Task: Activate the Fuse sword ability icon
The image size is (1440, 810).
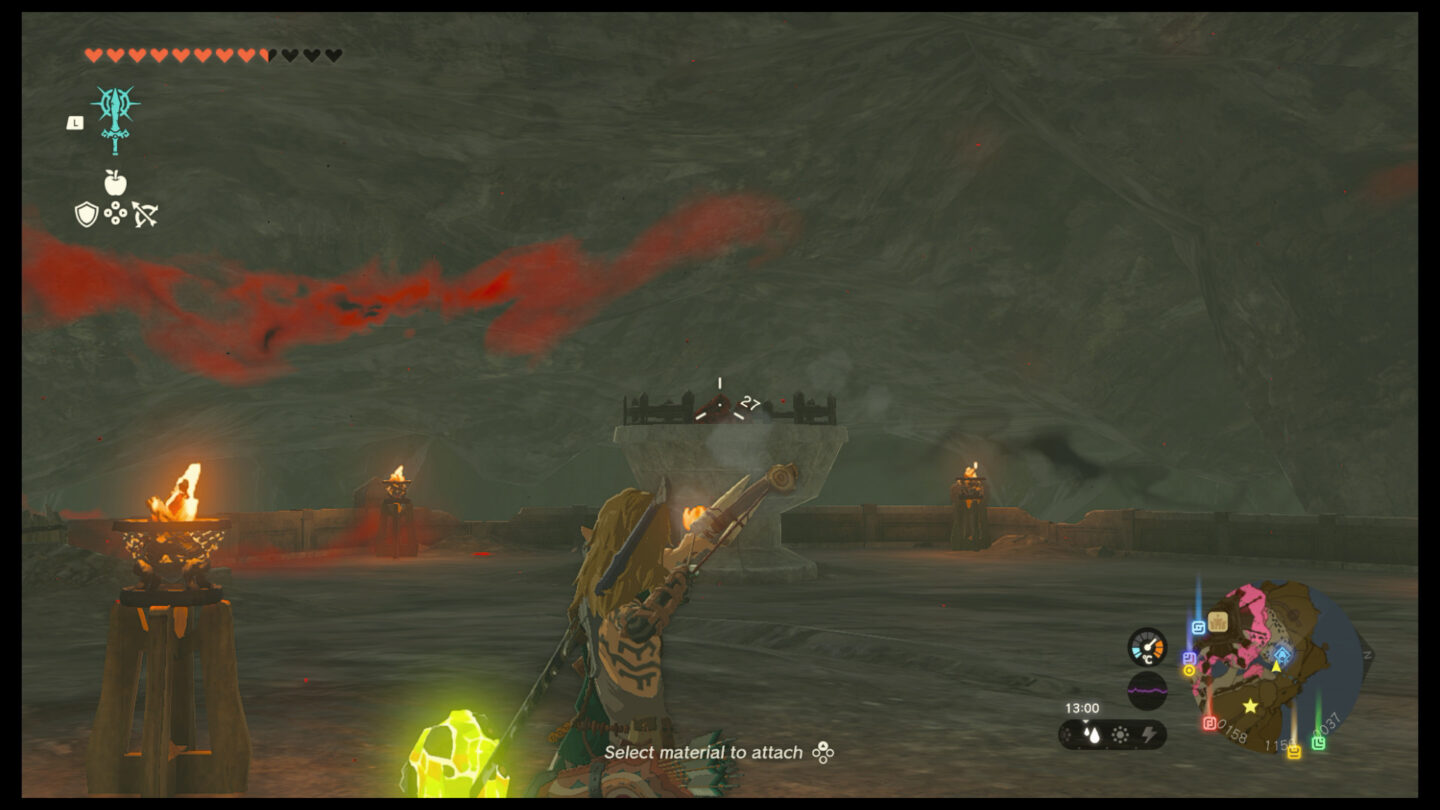Action: pyautogui.click(x=115, y=118)
